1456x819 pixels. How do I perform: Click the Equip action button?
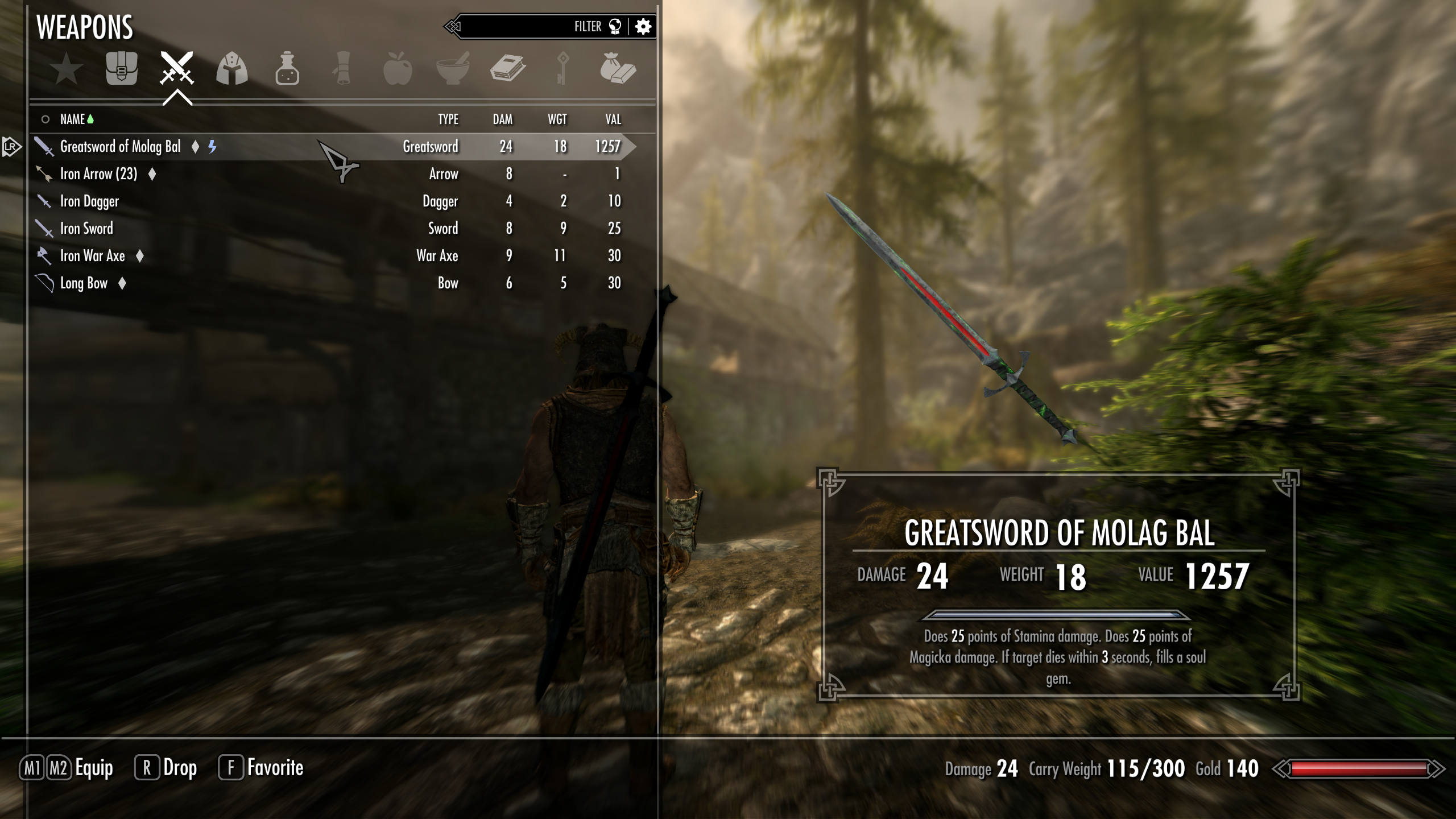pos(74,767)
